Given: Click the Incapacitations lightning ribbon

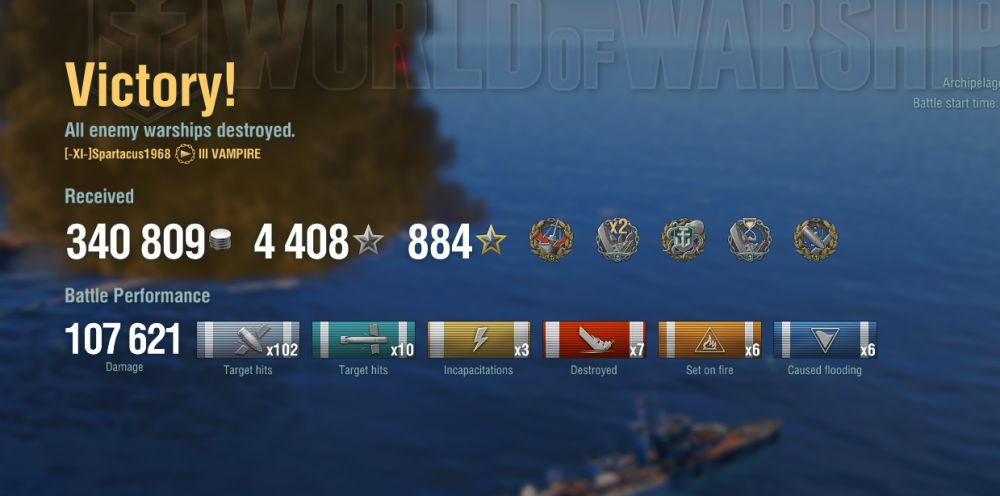Looking at the screenshot, I should click(479, 340).
